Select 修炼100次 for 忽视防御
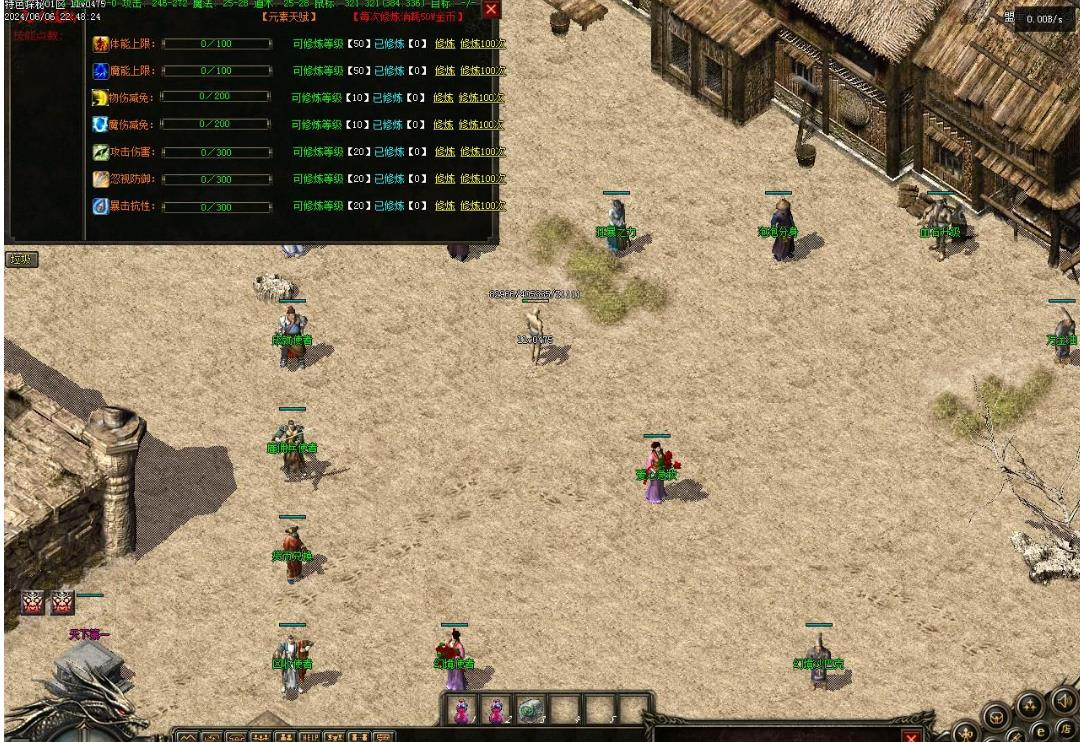This screenshot has width=1080, height=742. (483, 179)
